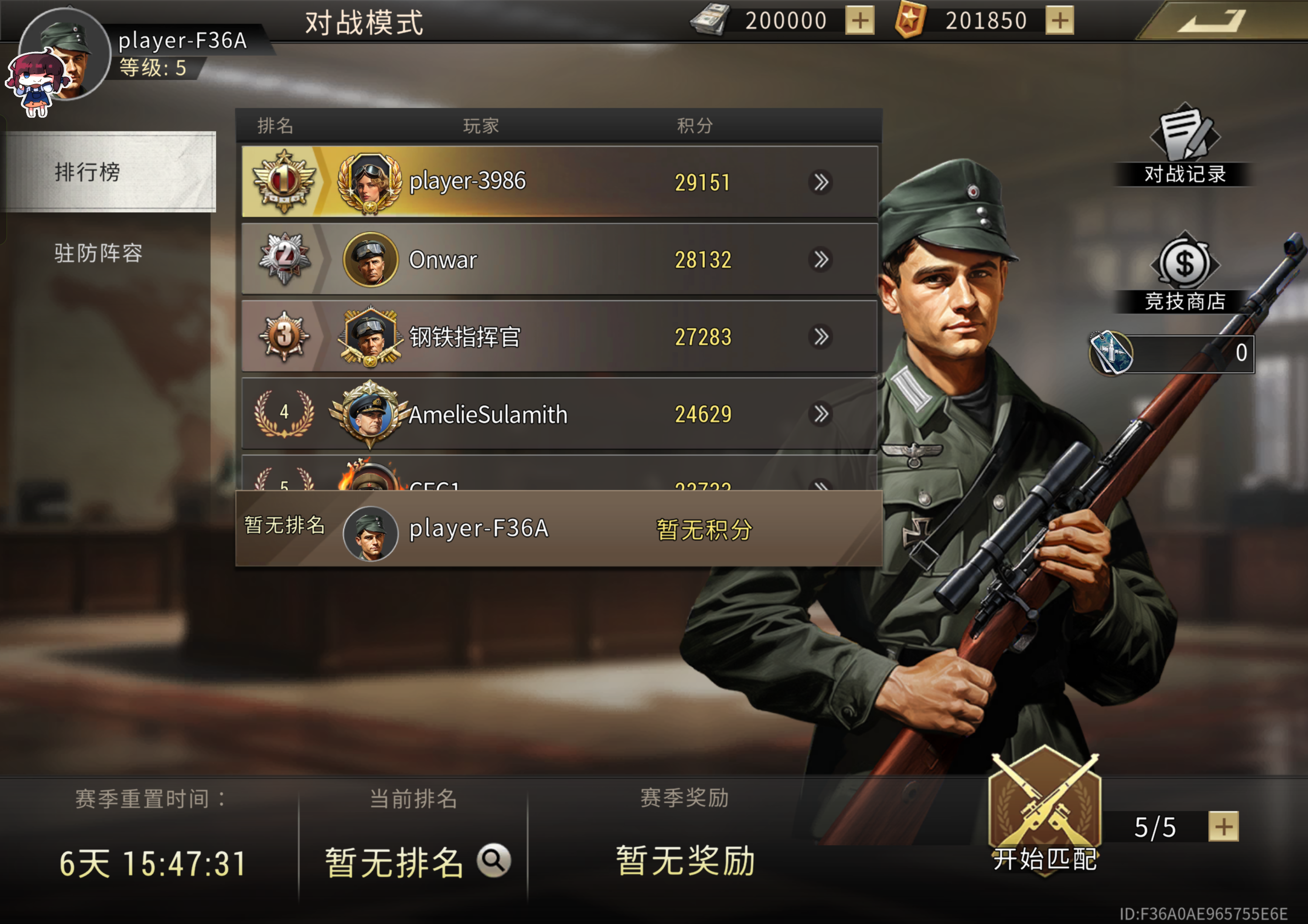Screen dimensions: 1308x924
Task: Add more cash with the plus button
Action: point(859,21)
